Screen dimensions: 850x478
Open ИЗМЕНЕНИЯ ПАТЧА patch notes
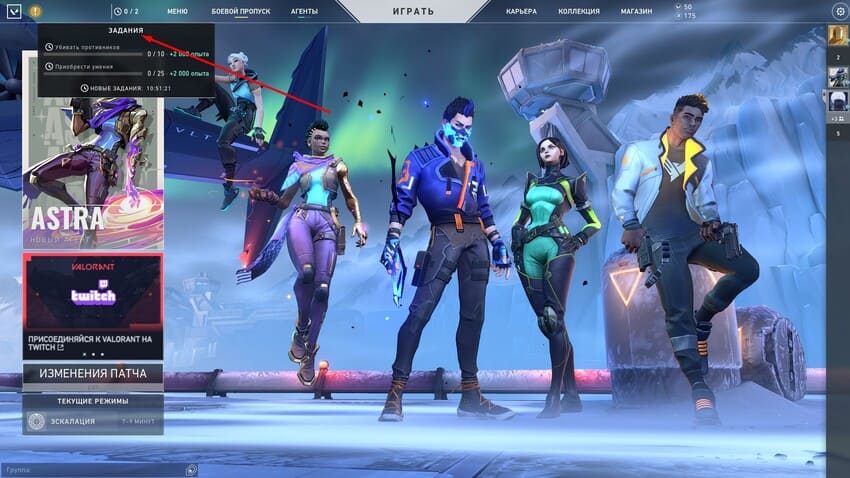93,373
